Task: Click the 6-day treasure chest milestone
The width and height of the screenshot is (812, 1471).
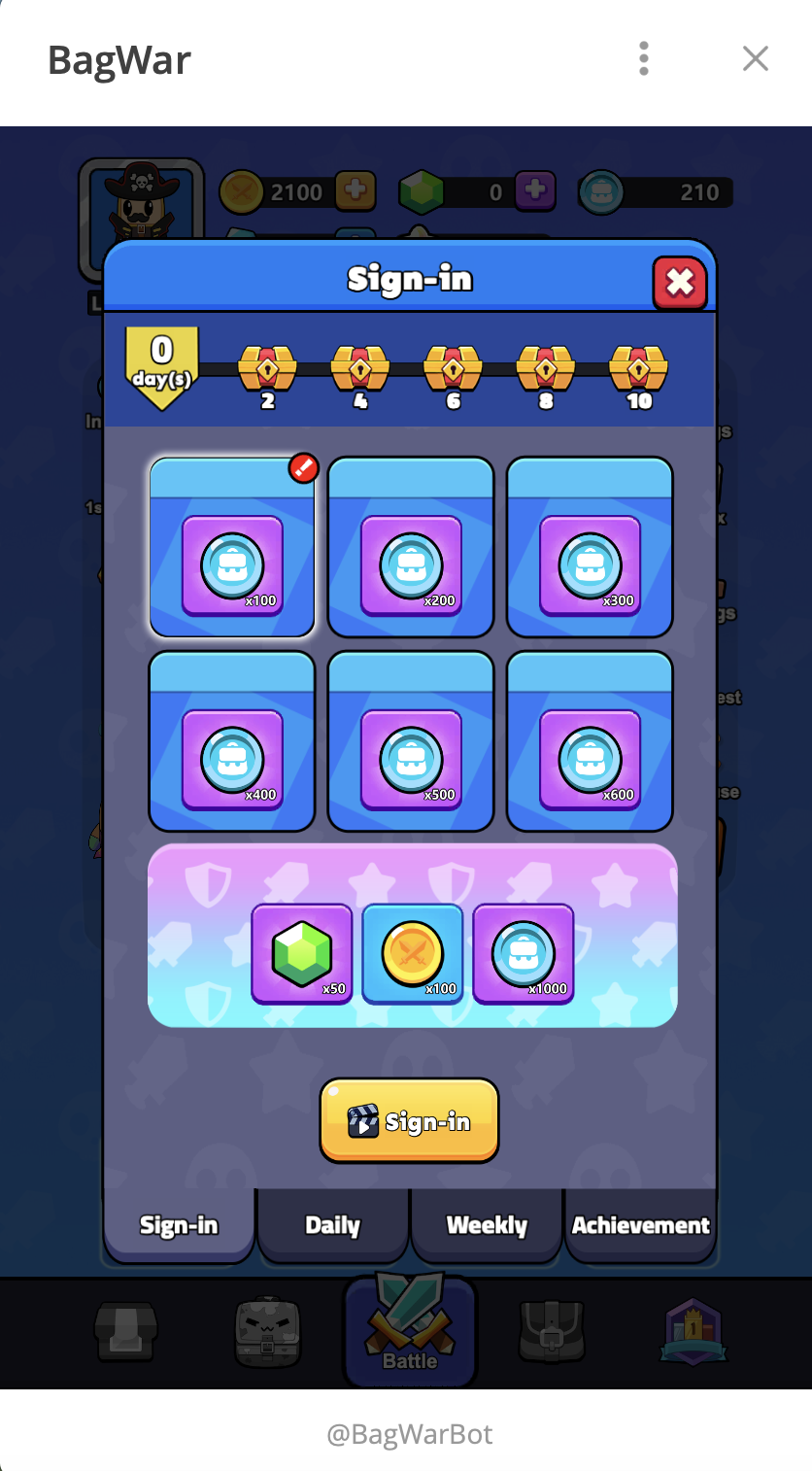Action: point(453,369)
